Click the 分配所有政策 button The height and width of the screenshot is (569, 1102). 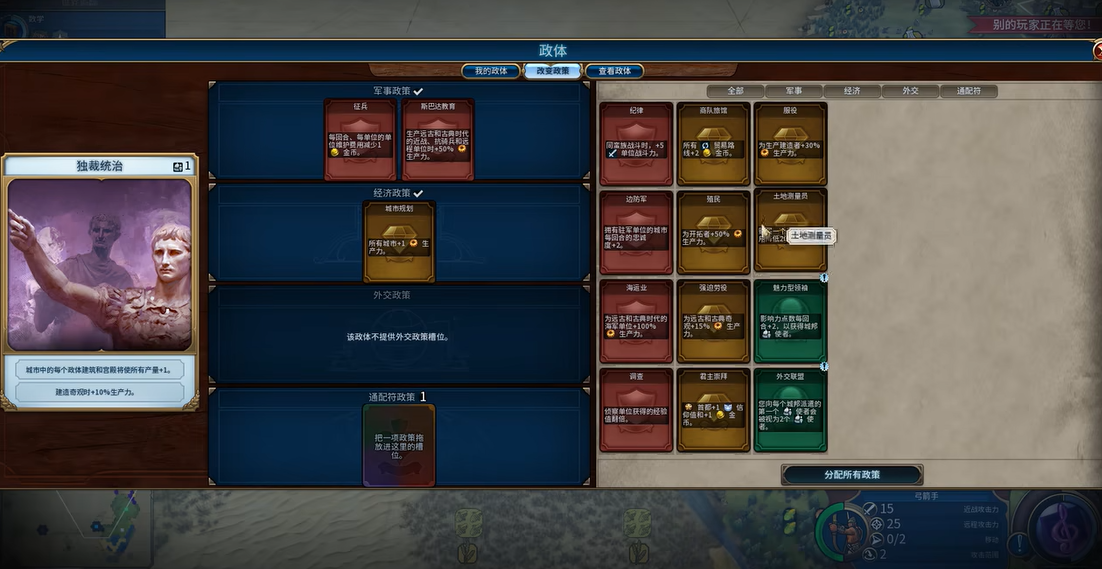[x=852, y=475]
